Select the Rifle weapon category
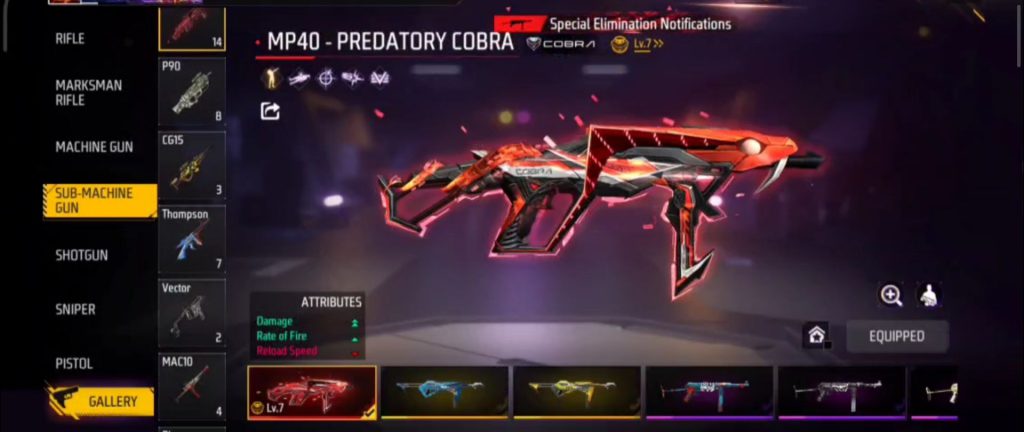 [70, 39]
